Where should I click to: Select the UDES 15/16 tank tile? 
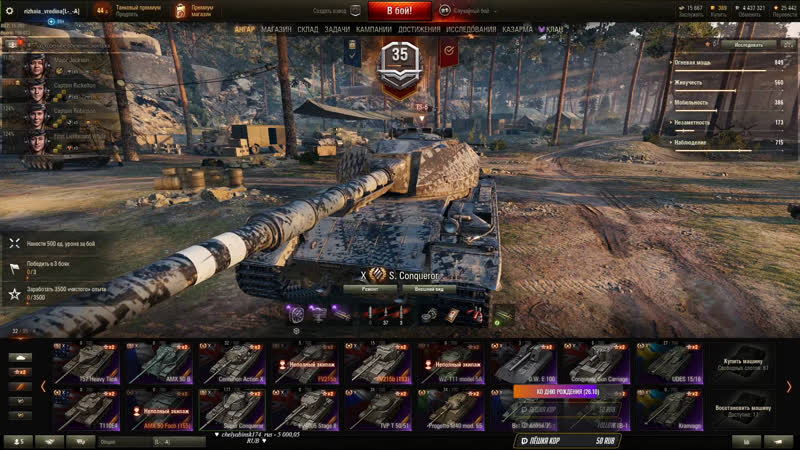pyautogui.click(x=667, y=363)
